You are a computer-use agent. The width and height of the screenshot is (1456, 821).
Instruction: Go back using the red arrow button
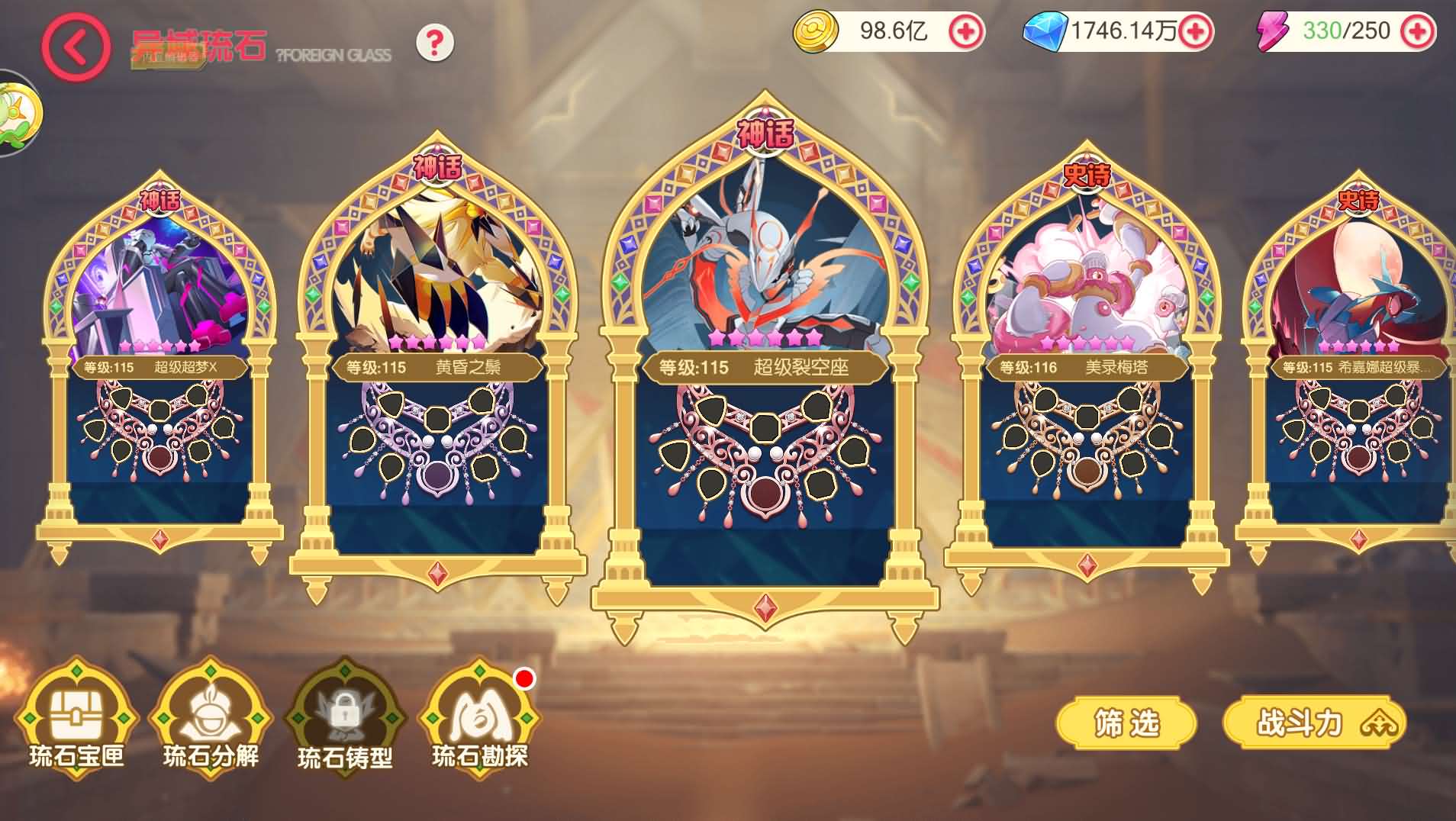[x=75, y=47]
